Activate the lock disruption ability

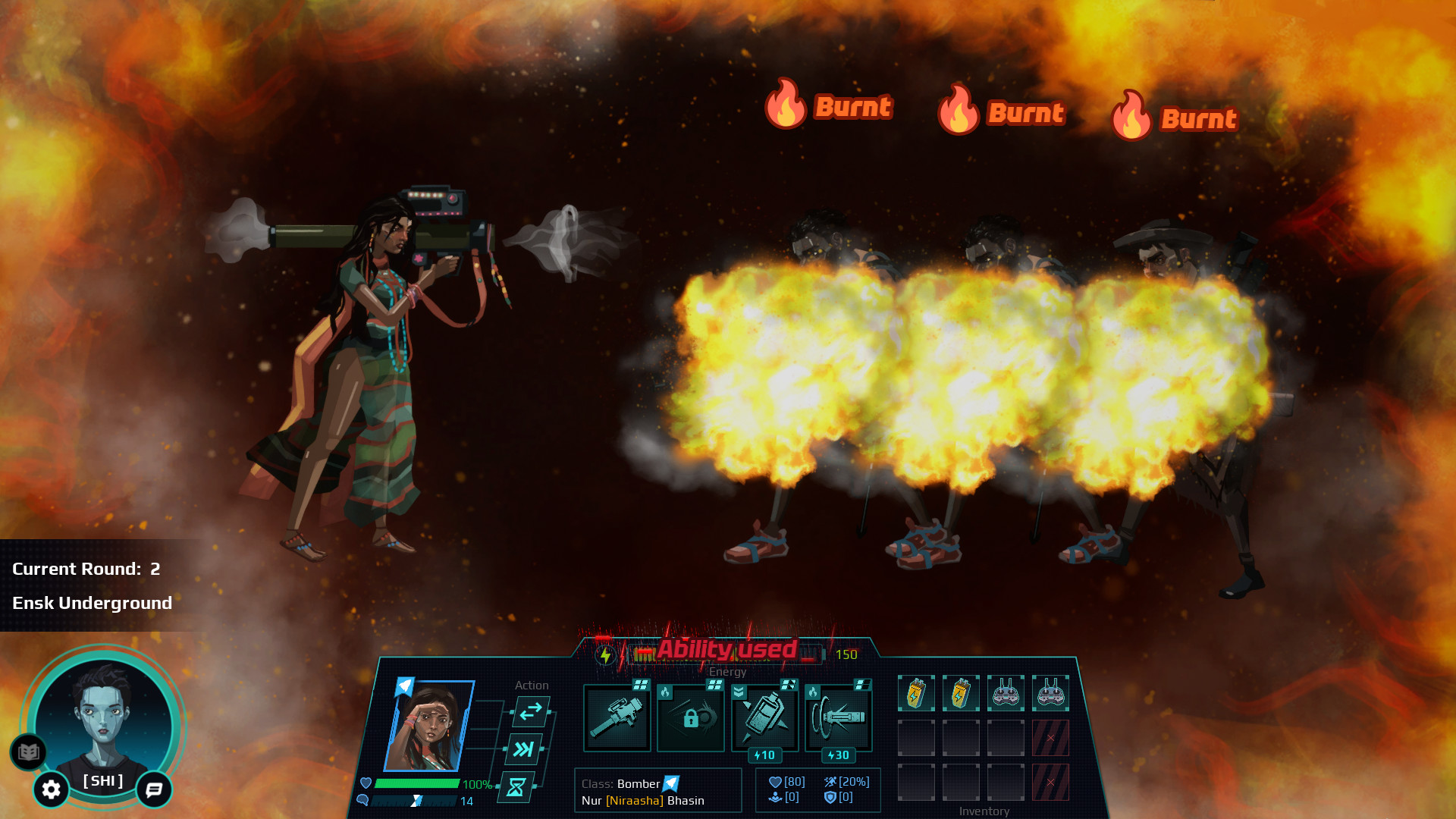tap(690, 715)
